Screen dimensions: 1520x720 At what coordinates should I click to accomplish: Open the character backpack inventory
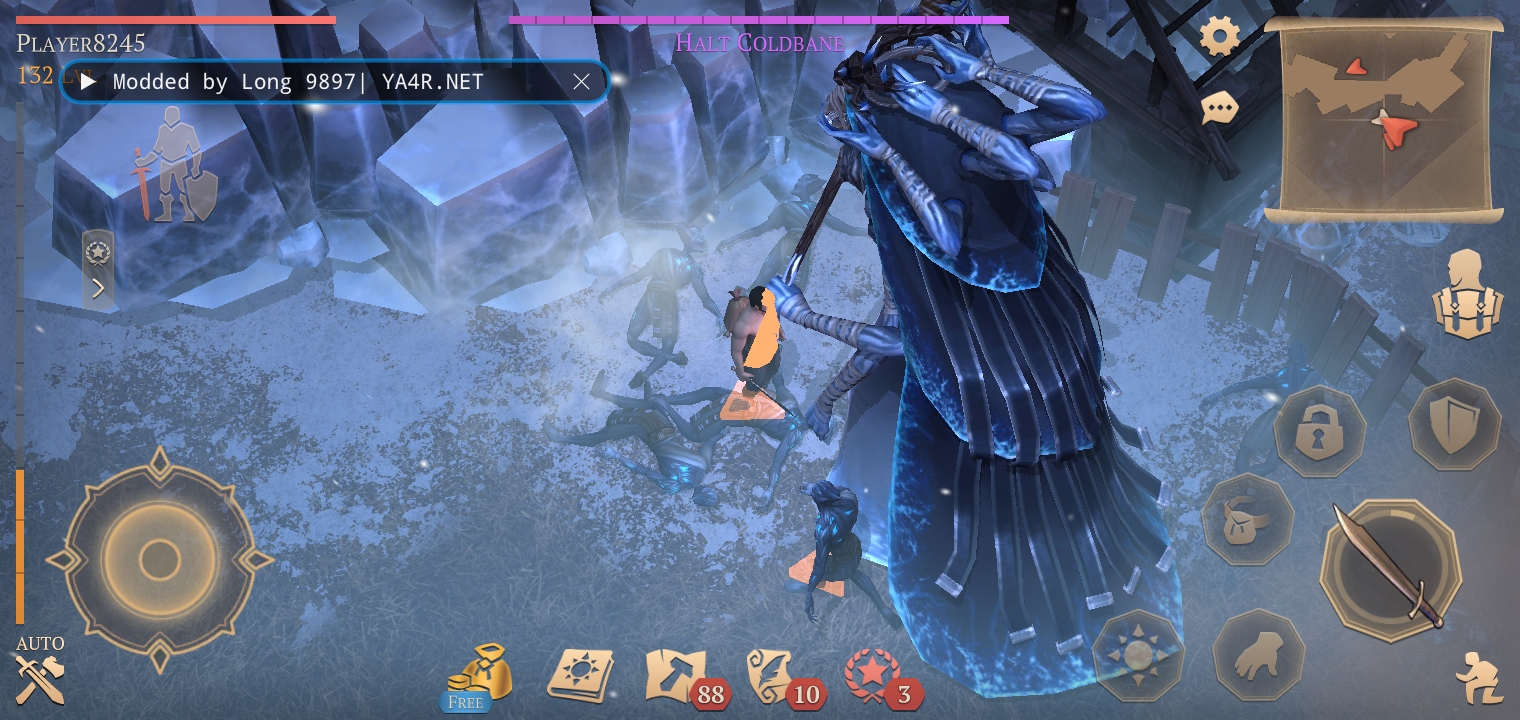coord(1468,295)
